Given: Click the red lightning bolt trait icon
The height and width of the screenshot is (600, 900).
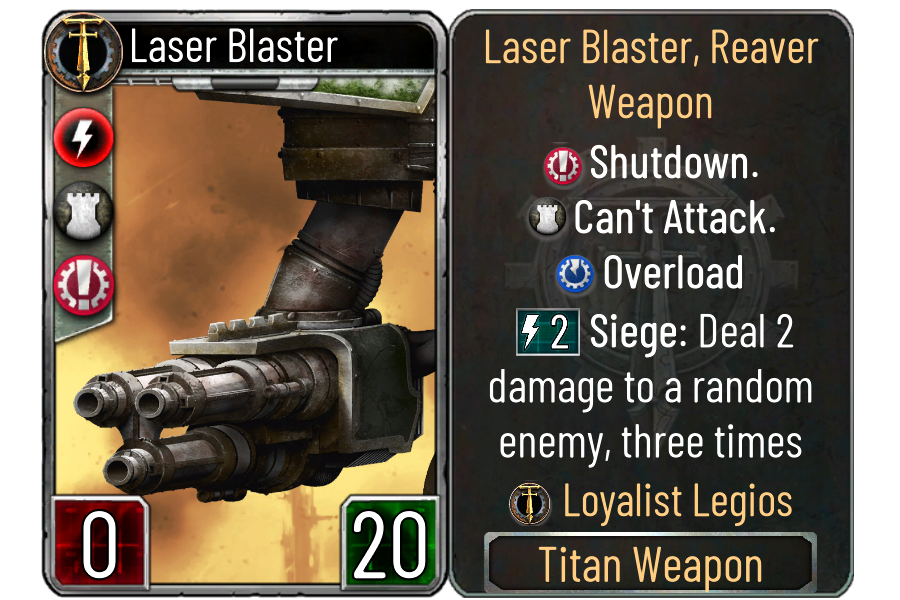Looking at the screenshot, I should pos(84,141).
